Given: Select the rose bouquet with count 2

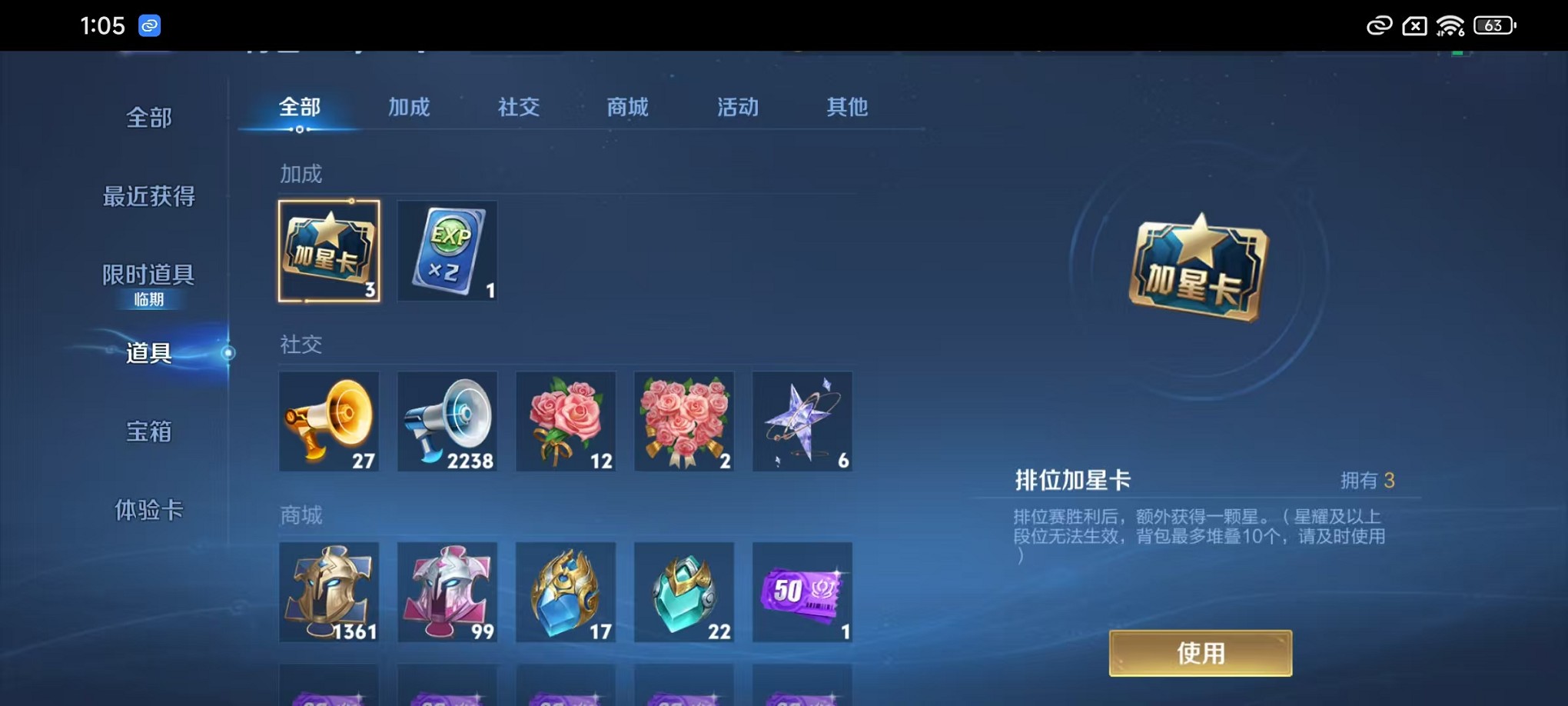Looking at the screenshot, I should (x=684, y=421).
